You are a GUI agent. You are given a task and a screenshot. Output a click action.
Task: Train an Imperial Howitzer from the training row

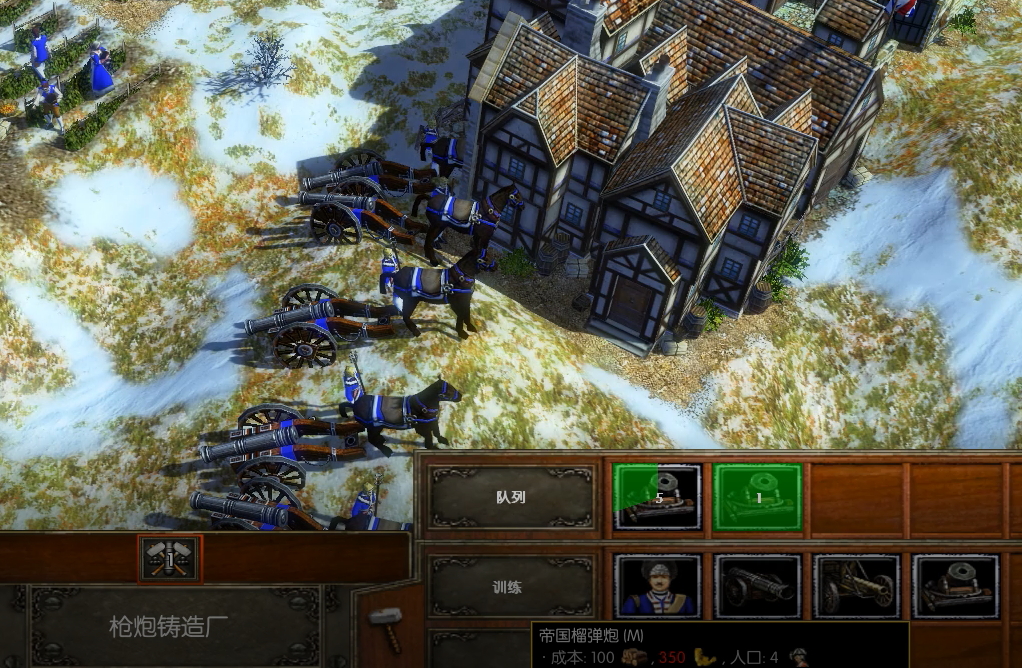point(955,586)
